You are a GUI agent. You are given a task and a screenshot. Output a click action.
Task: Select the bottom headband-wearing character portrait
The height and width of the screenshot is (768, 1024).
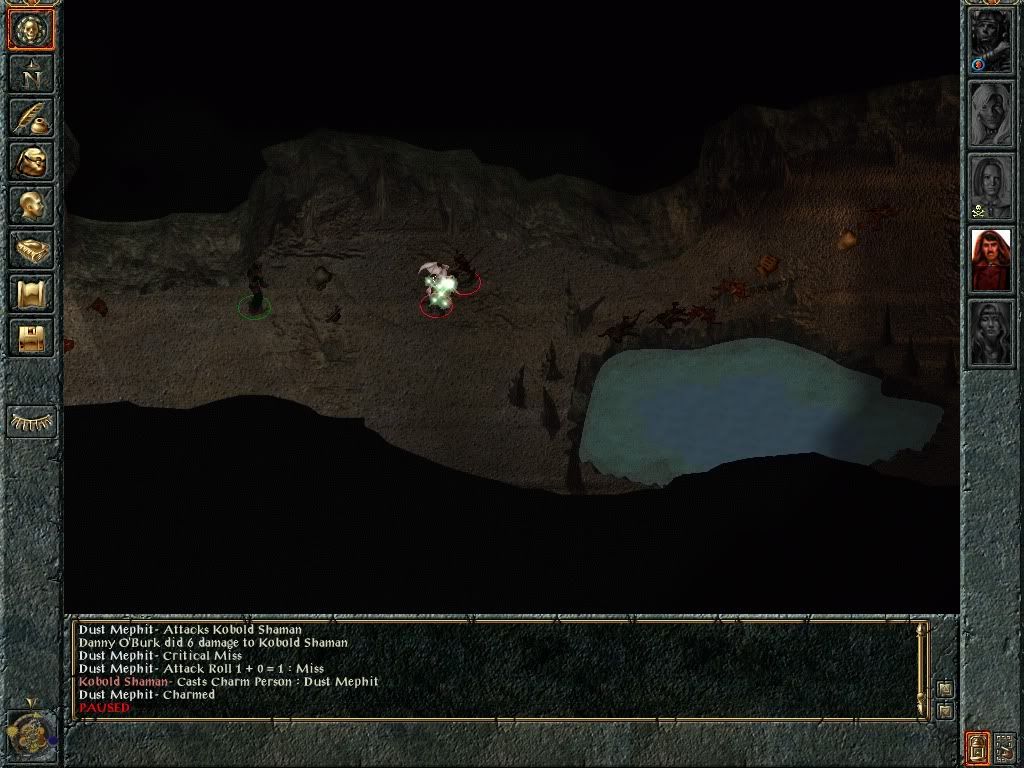pyautogui.click(x=991, y=333)
